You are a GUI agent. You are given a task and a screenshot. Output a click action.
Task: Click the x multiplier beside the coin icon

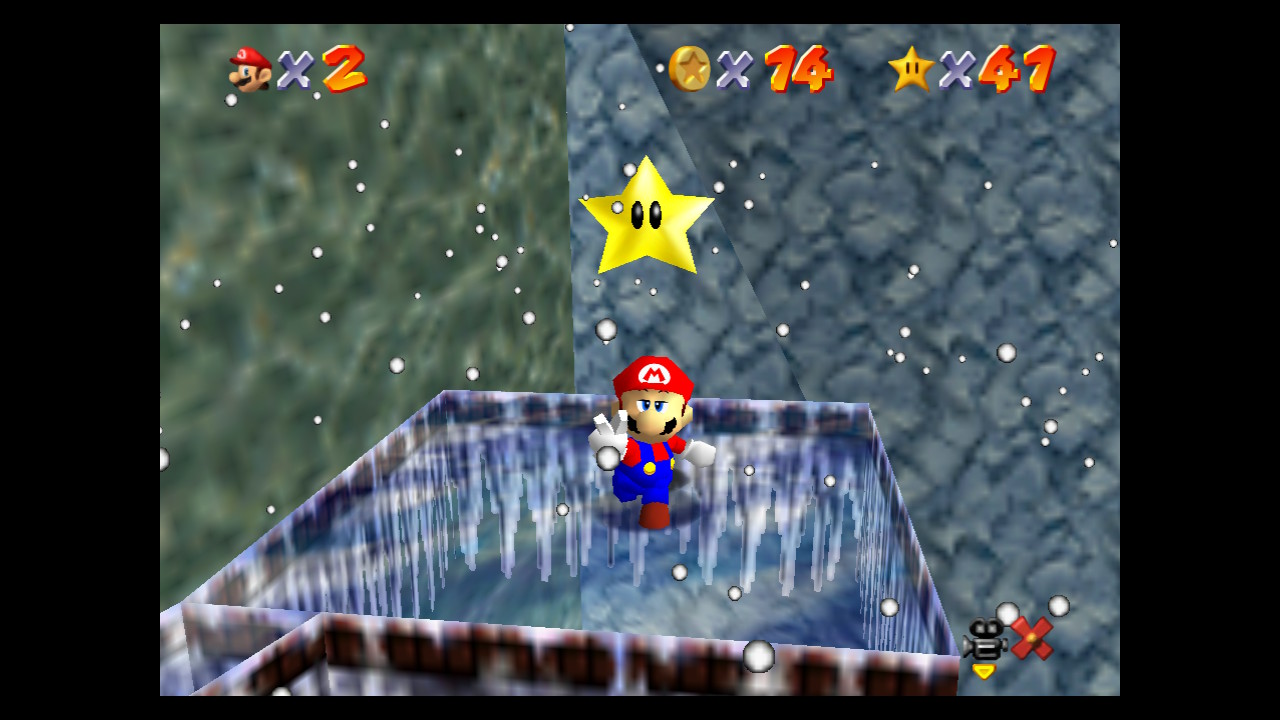[737, 72]
